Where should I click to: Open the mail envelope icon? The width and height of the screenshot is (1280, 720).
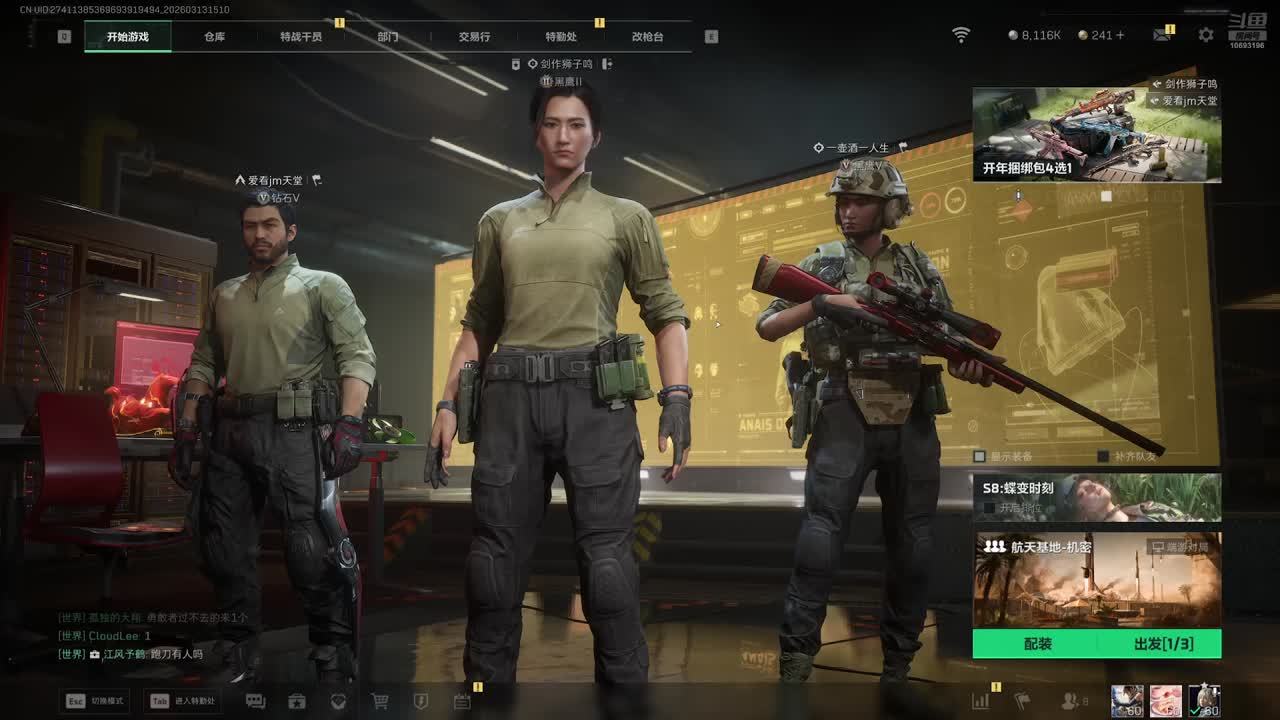coord(1162,35)
